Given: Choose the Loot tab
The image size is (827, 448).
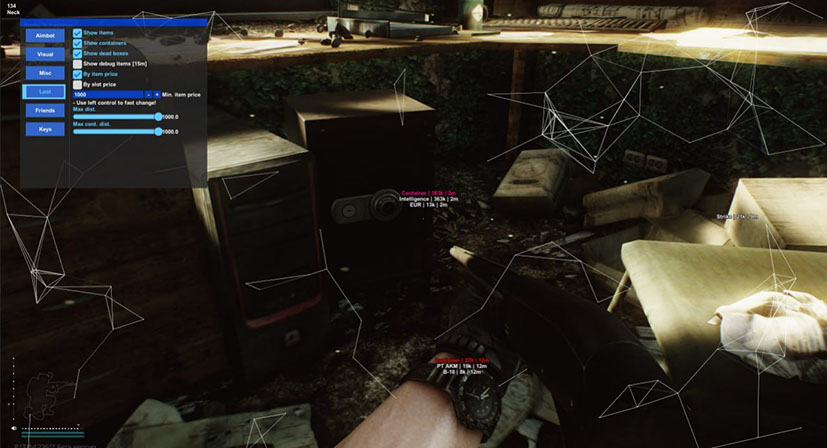Looking at the screenshot, I should (44, 91).
